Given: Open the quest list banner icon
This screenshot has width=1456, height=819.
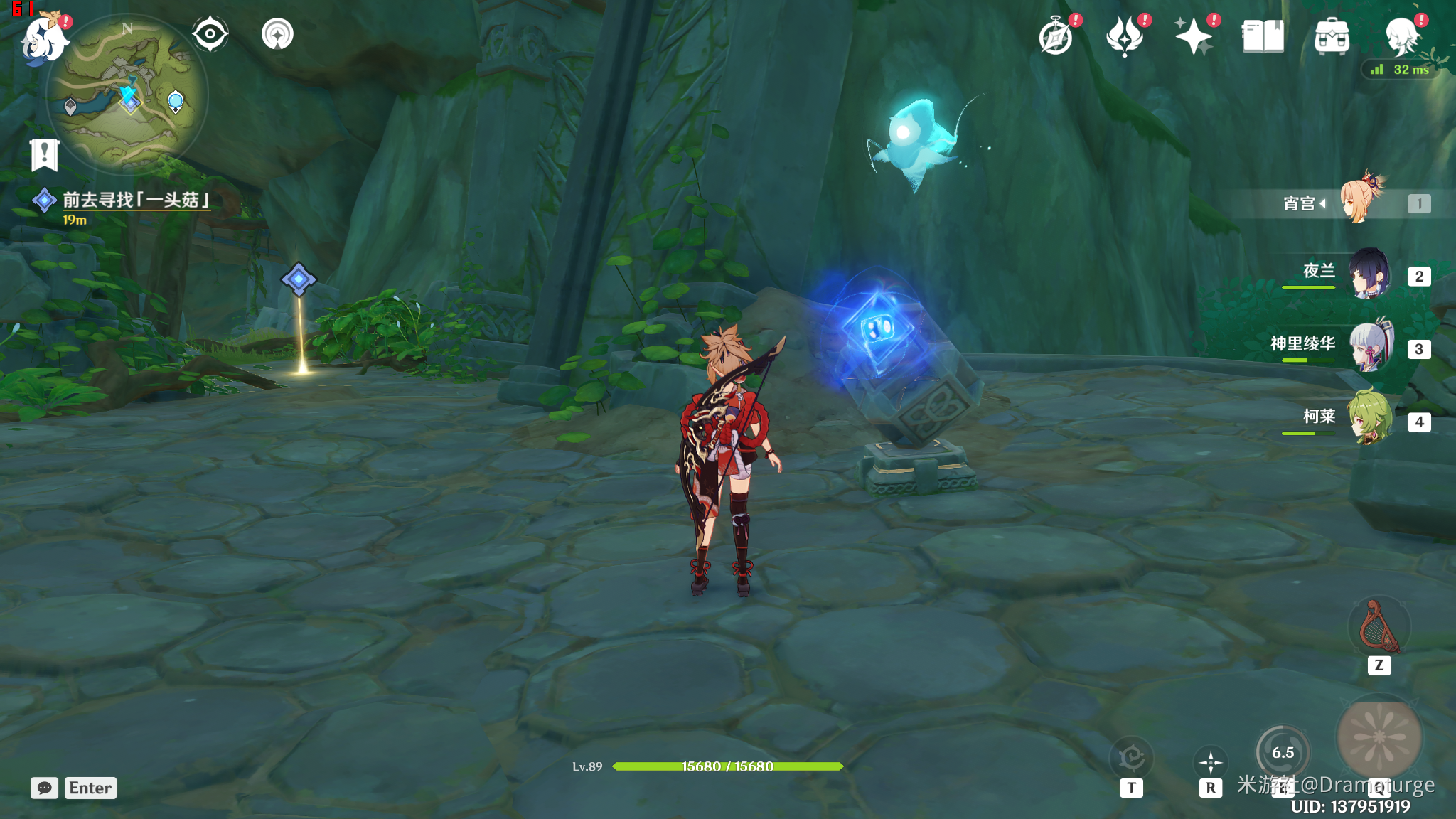Looking at the screenshot, I should 45,154.
